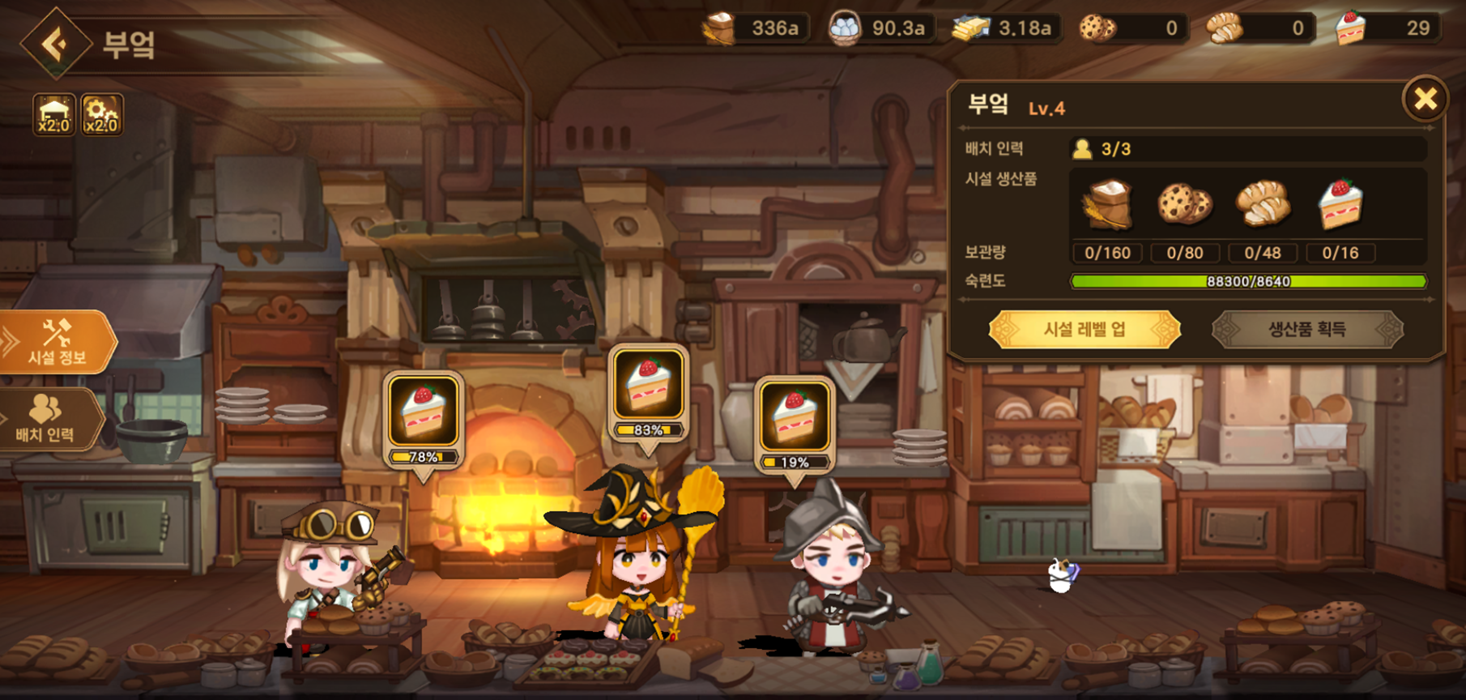
Task: Select the strawberry cake product in the panel
Action: pyautogui.click(x=1340, y=204)
